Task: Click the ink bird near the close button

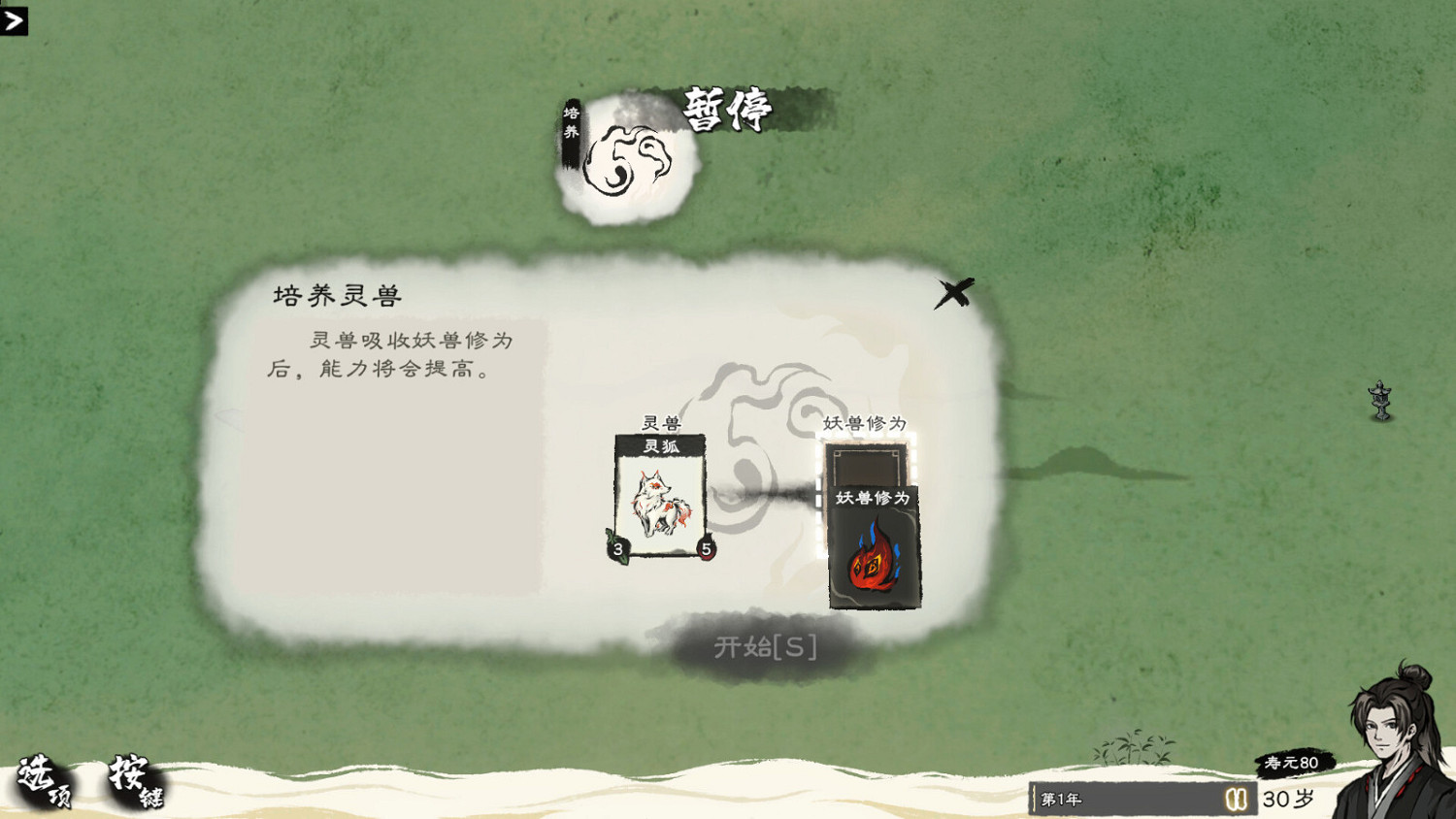Action: pos(953,291)
